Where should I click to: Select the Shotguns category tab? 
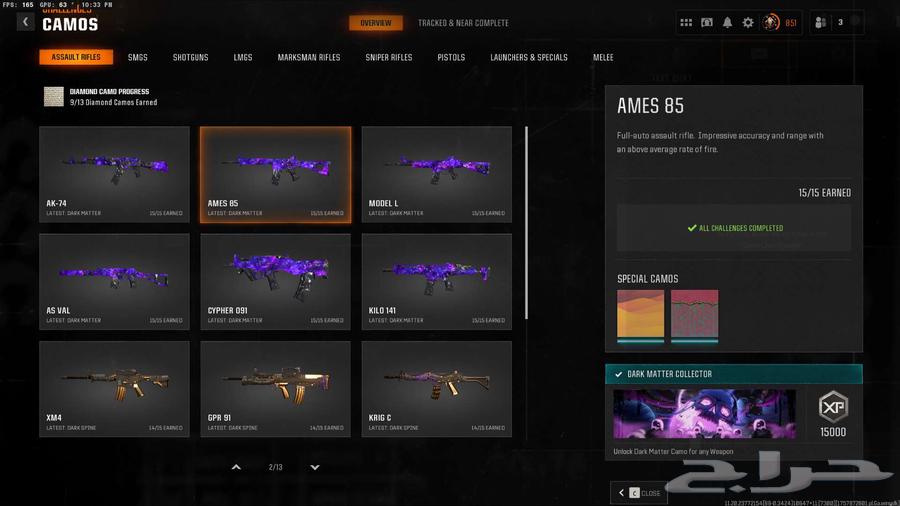click(x=190, y=58)
